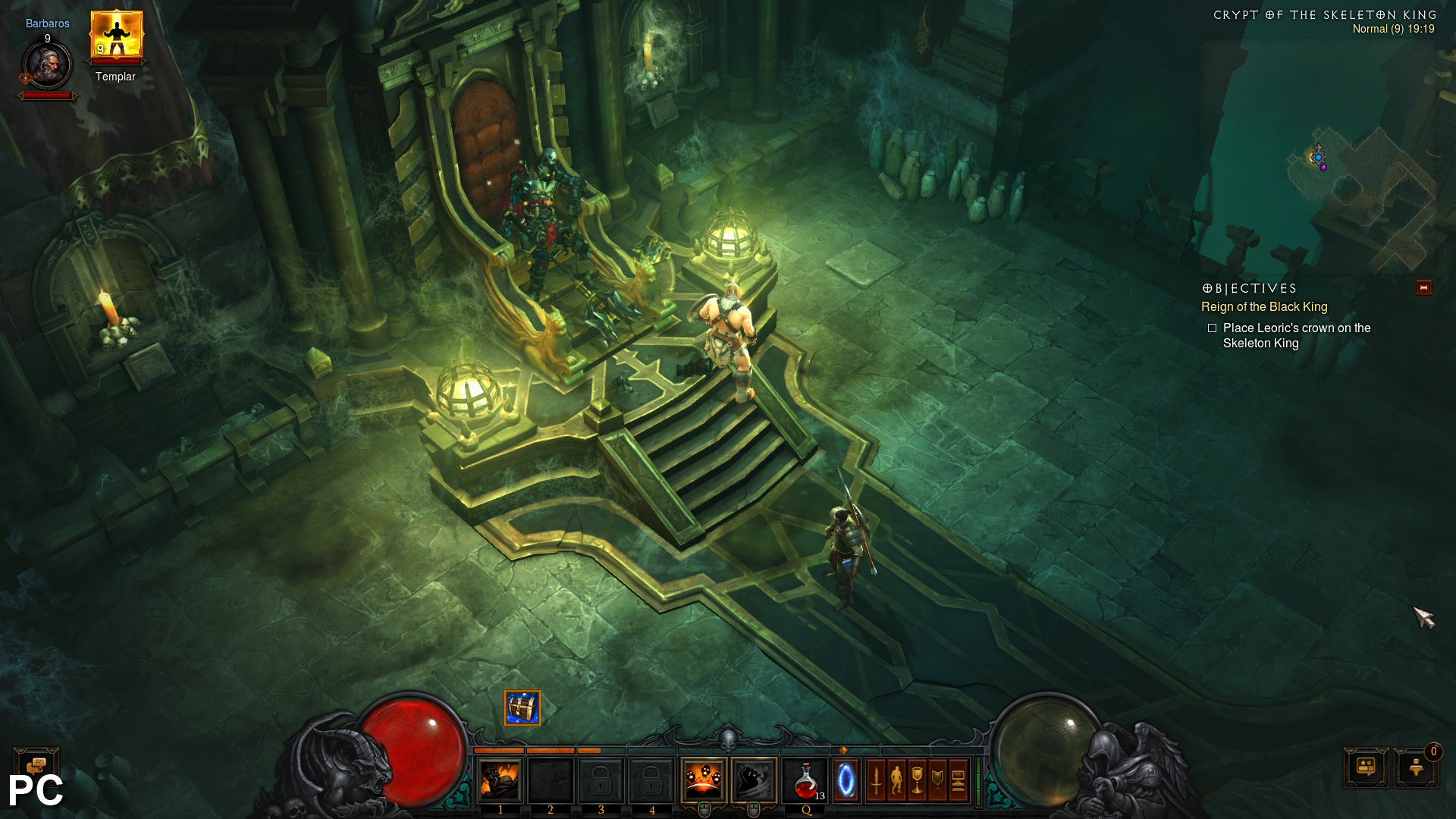Select the Templar follower portrait
Screen dimensions: 1456x819
[116, 35]
